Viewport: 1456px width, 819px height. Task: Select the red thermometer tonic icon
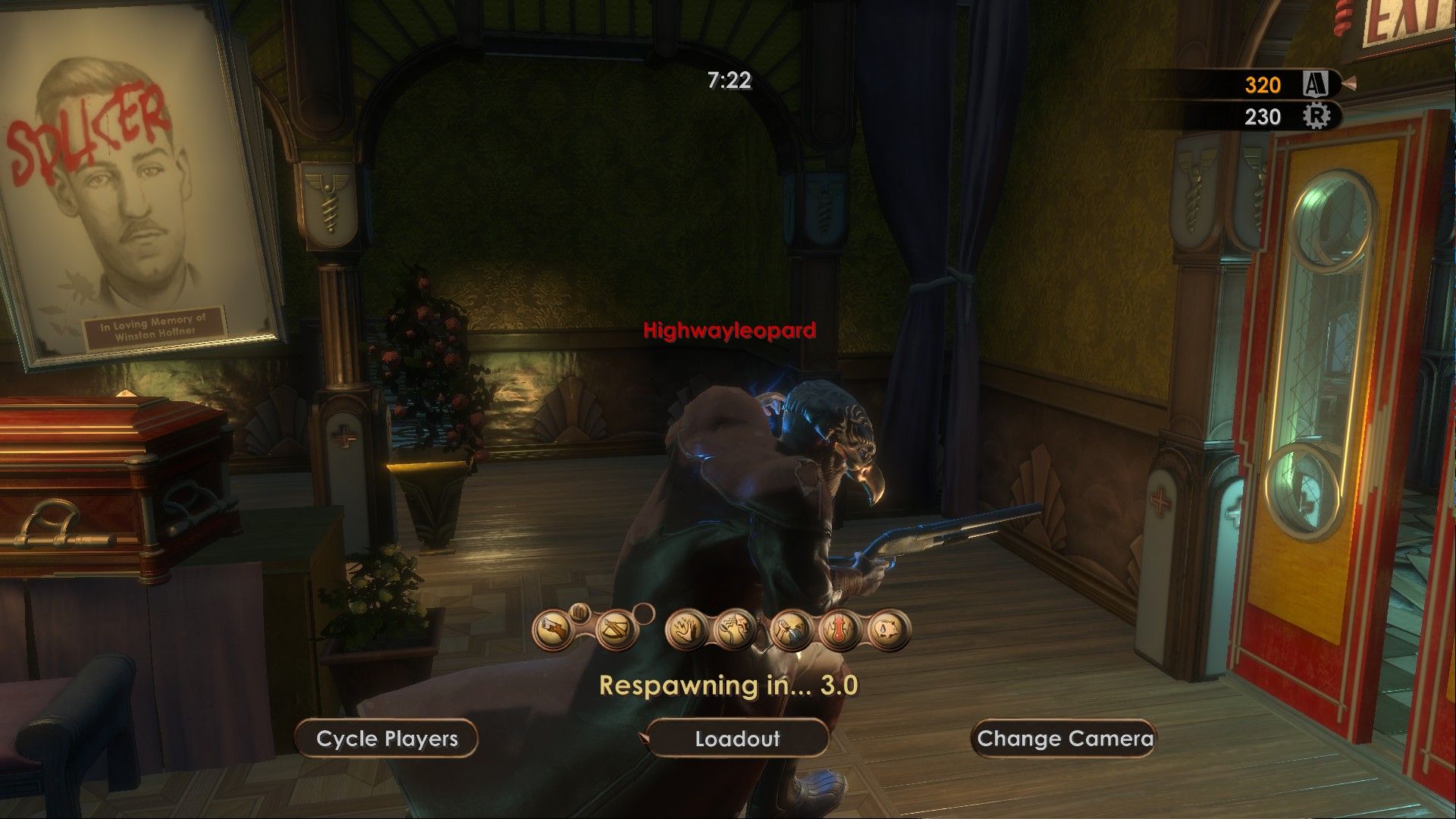pyautogui.click(x=839, y=630)
